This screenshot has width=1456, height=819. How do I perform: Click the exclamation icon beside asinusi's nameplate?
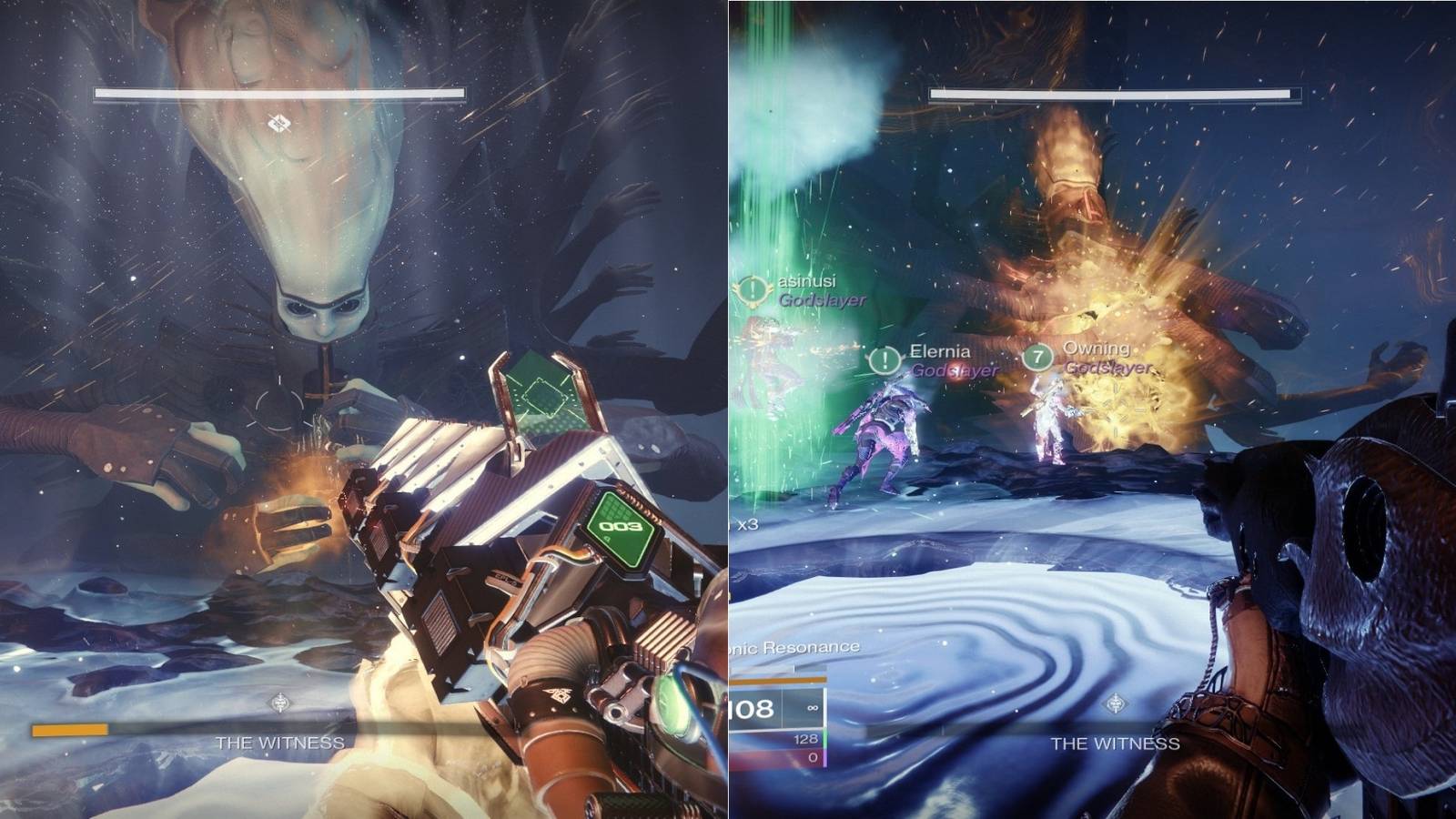pos(752,291)
